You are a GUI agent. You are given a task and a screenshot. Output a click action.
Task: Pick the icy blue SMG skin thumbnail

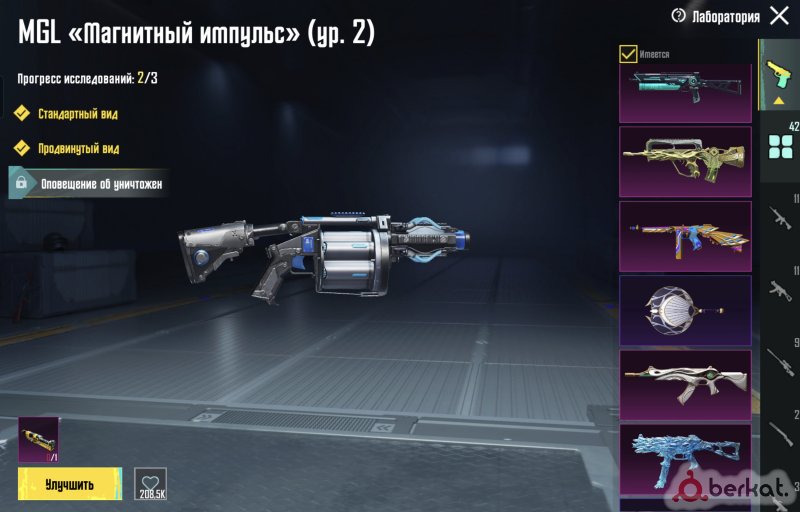pyautogui.click(x=685, y=458)
